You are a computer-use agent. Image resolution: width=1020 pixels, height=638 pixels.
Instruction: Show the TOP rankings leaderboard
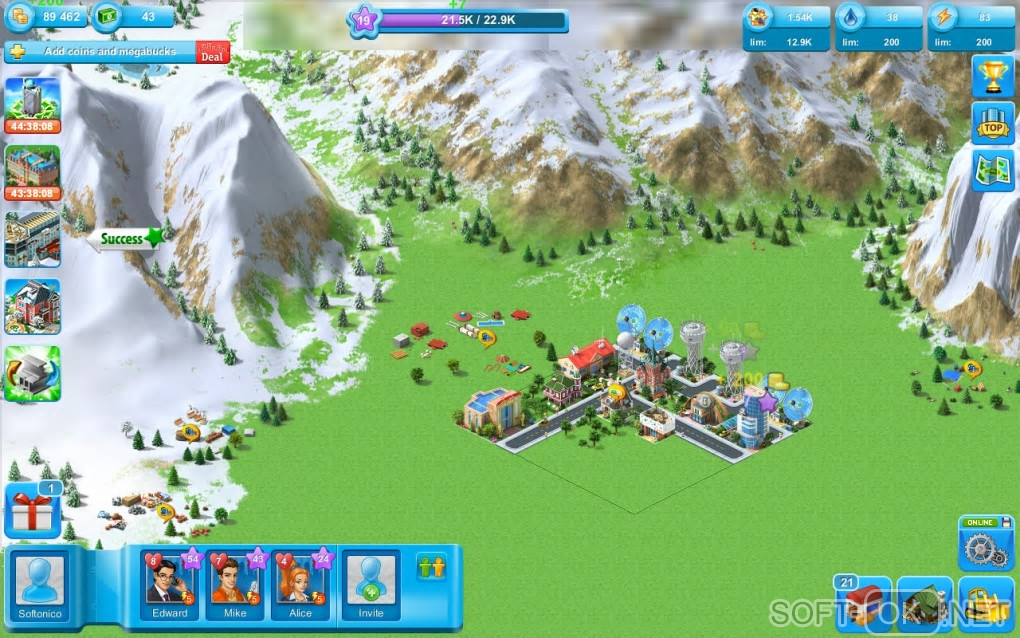tap(992, 123)
